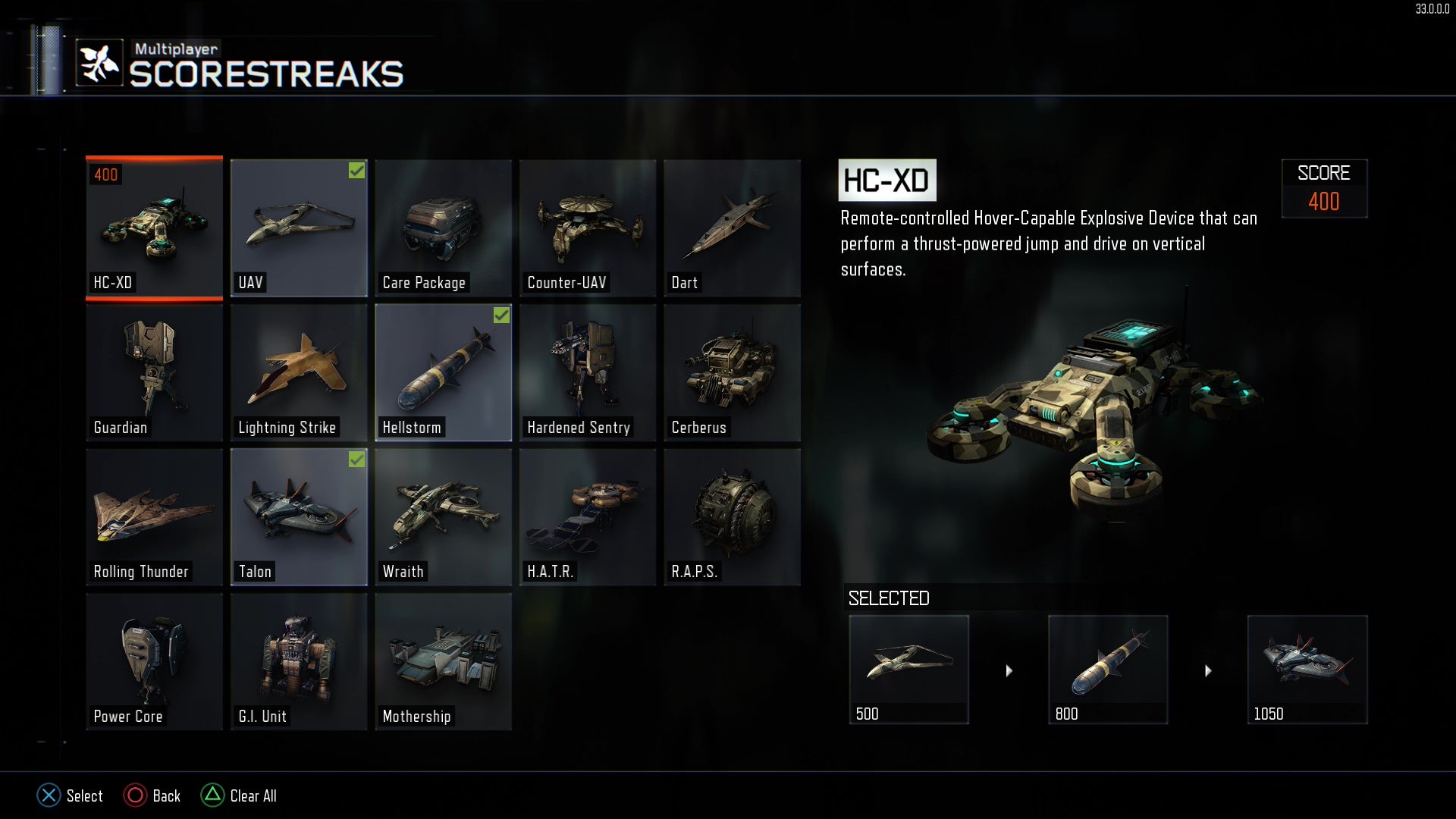The width and height of the screenshot is (1456, 819).
Task: Select the Mothership scorestreak
Action: coord(443,660)
